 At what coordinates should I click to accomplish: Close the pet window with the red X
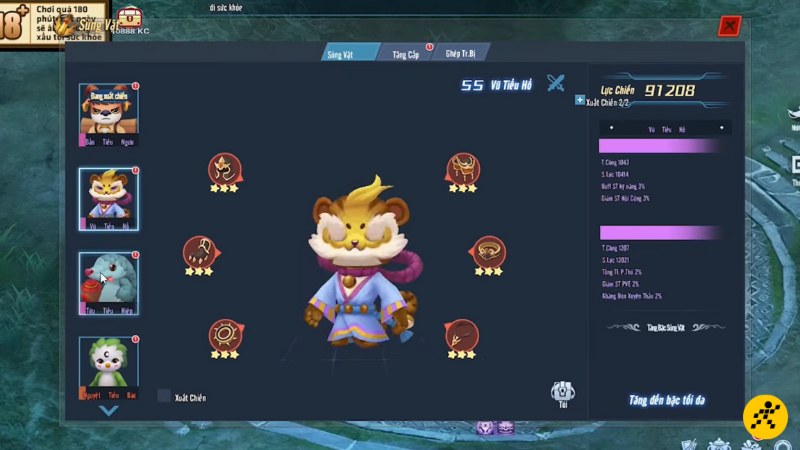pyautogui.click(x=729, y=27)
